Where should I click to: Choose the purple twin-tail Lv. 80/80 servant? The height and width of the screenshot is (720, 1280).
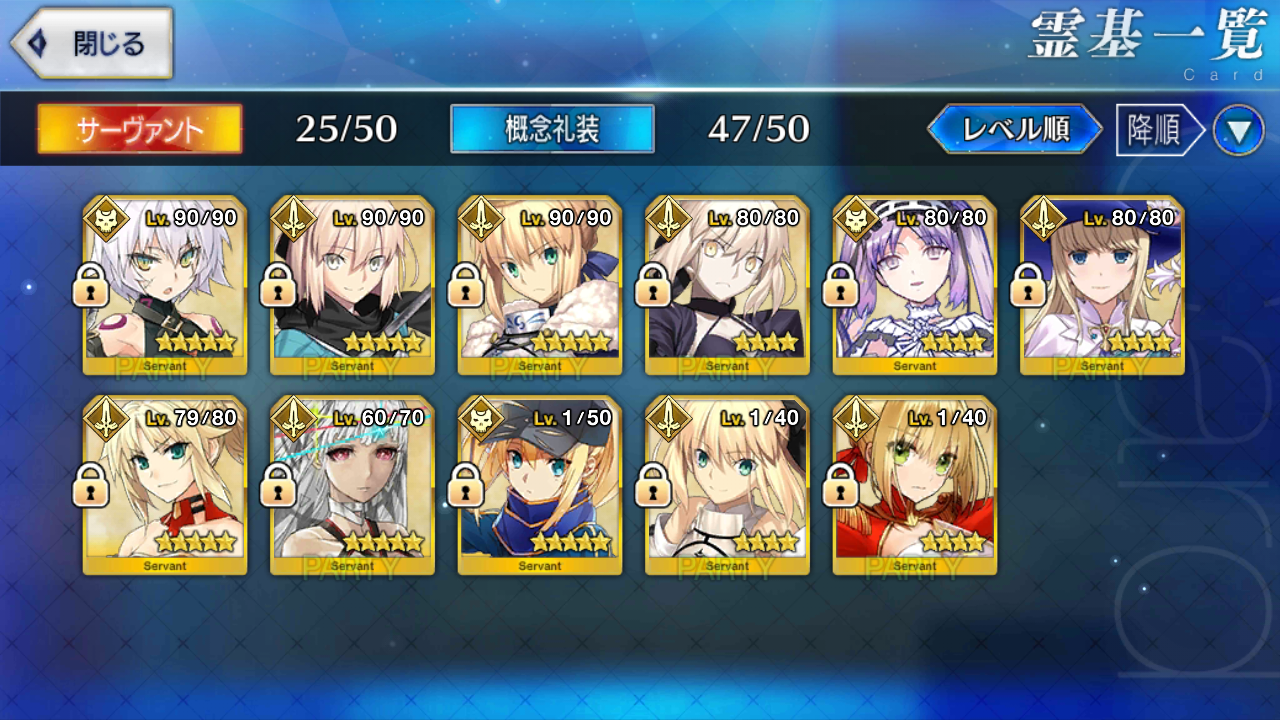(x=915, y=285)
